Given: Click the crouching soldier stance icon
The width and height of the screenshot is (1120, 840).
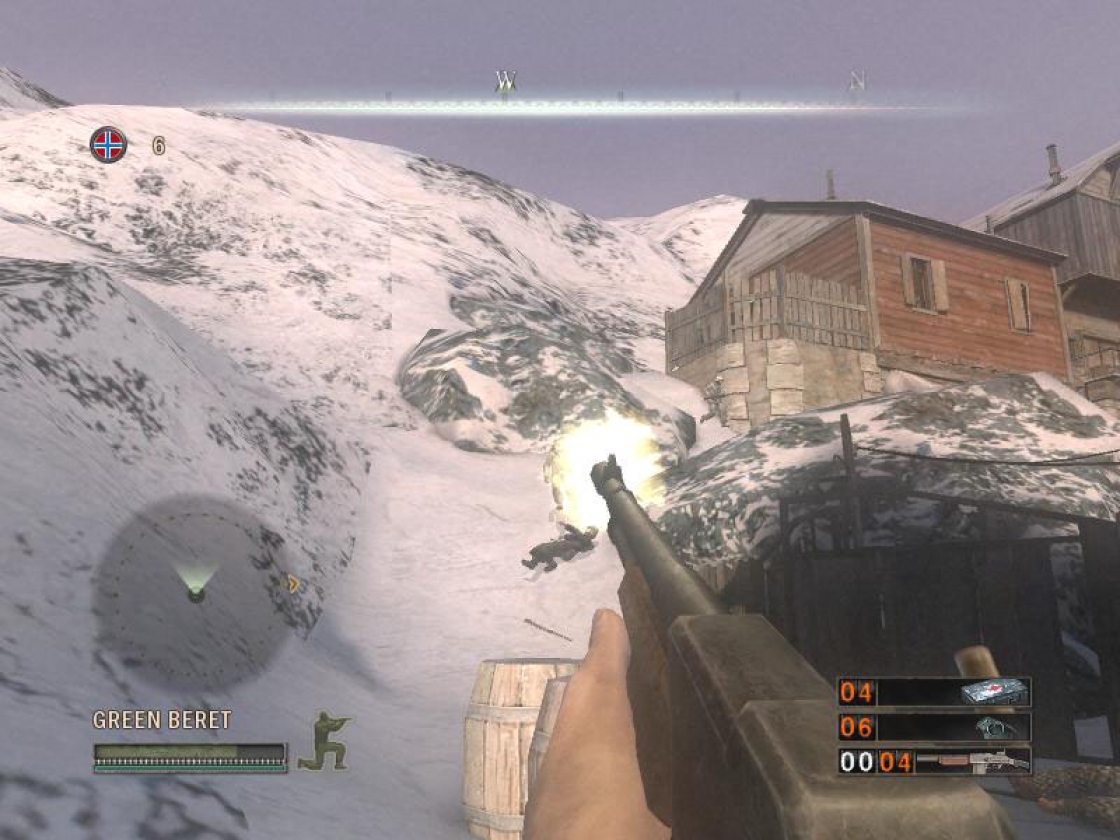Looking at the screenshot, I should click(325, 741).
